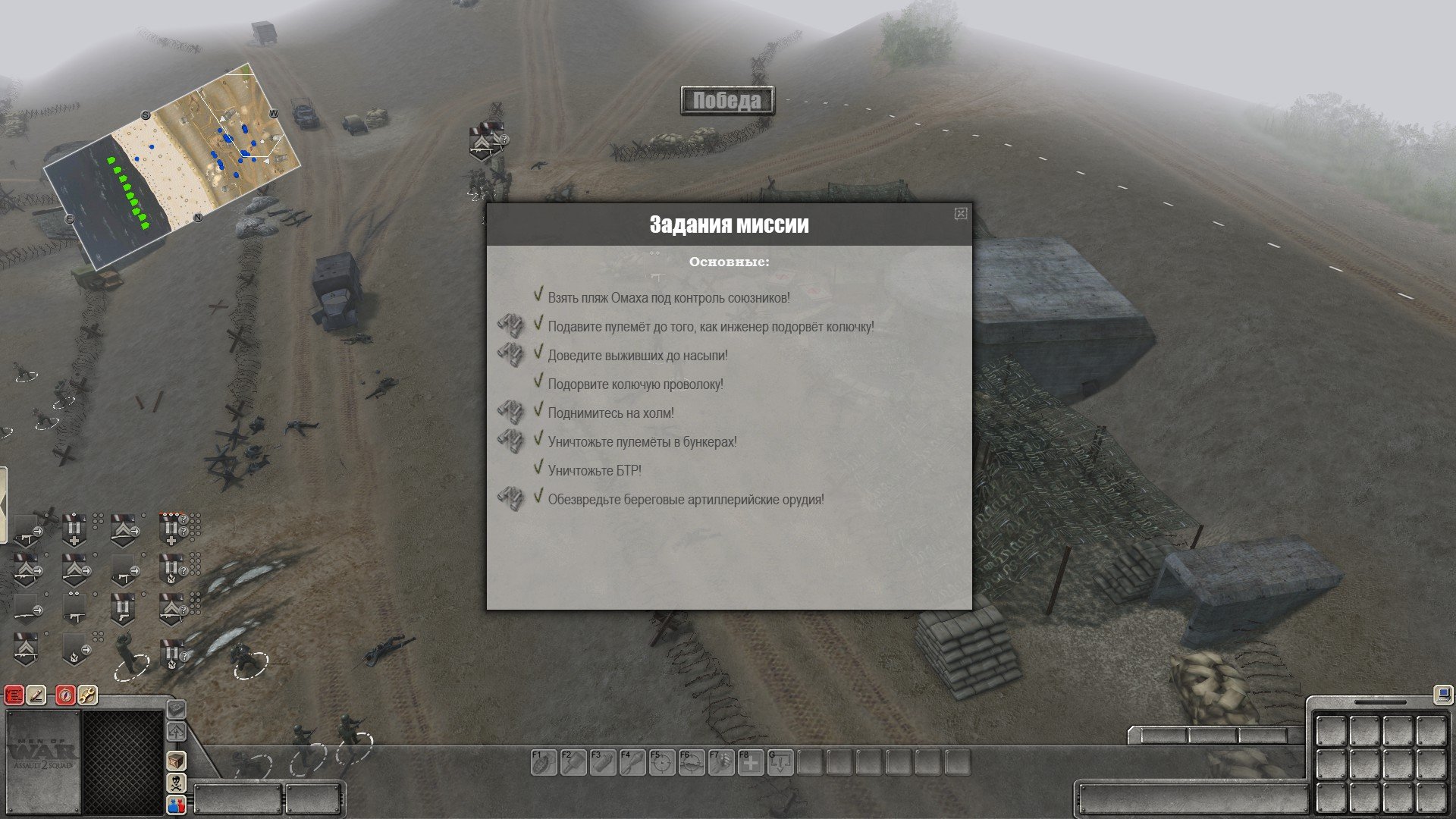The height and width of the screenshot is (819, 1456).
Task: Select the F2 stick grenade action
Action: (573, 762)
